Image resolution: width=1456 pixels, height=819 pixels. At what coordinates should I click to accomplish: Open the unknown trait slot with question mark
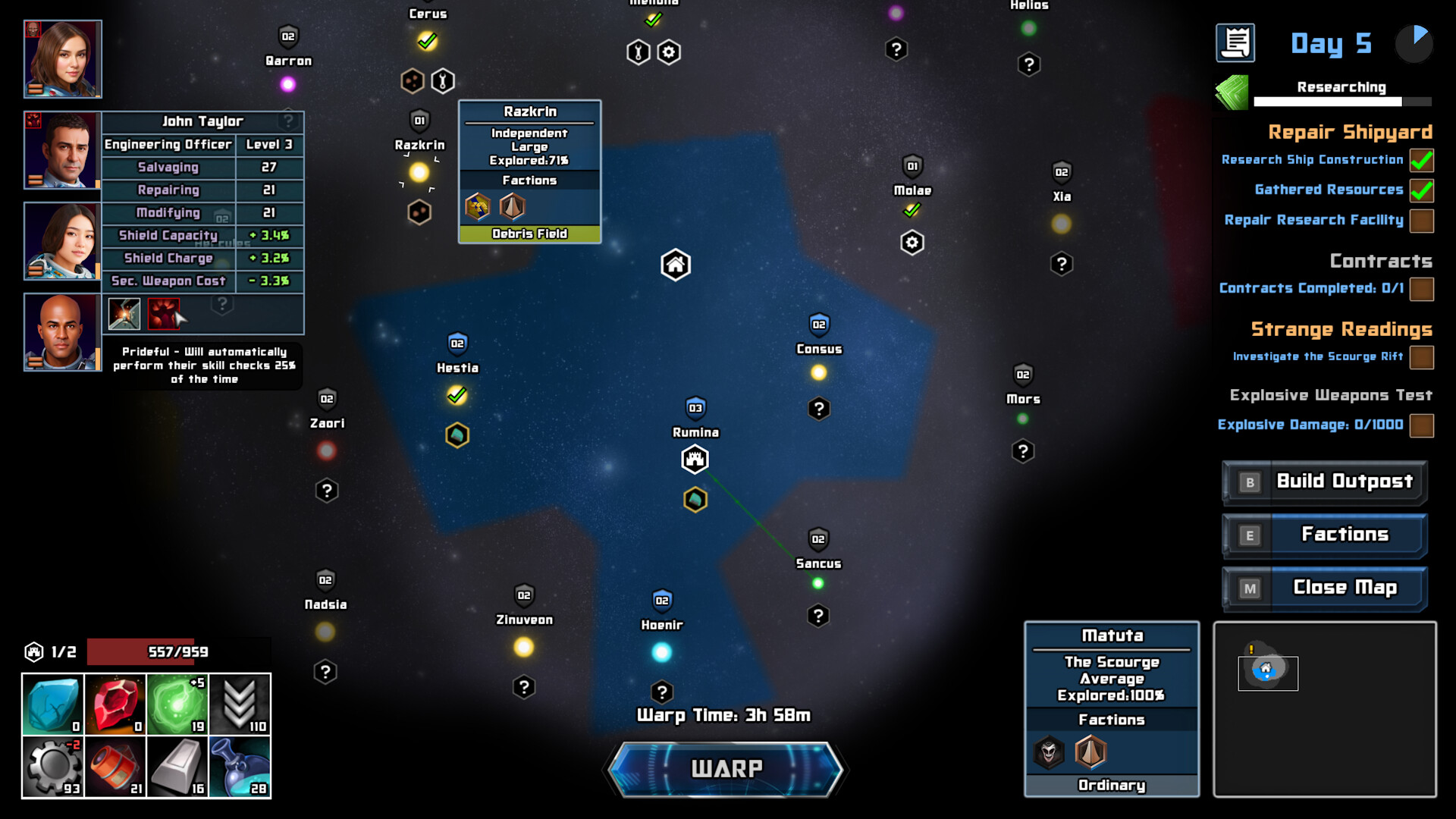tap(222, 305)
